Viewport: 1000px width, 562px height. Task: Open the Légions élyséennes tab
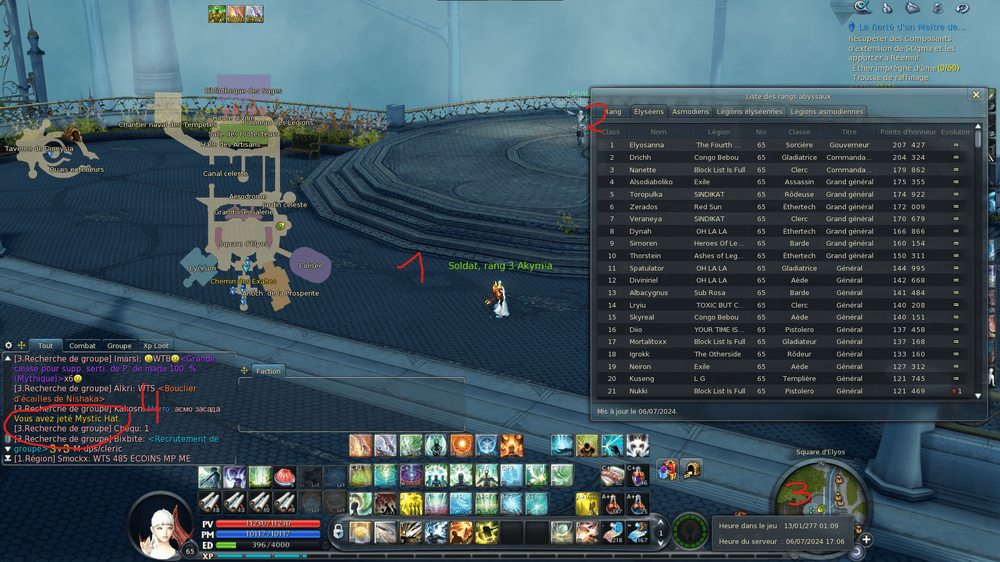749,112
